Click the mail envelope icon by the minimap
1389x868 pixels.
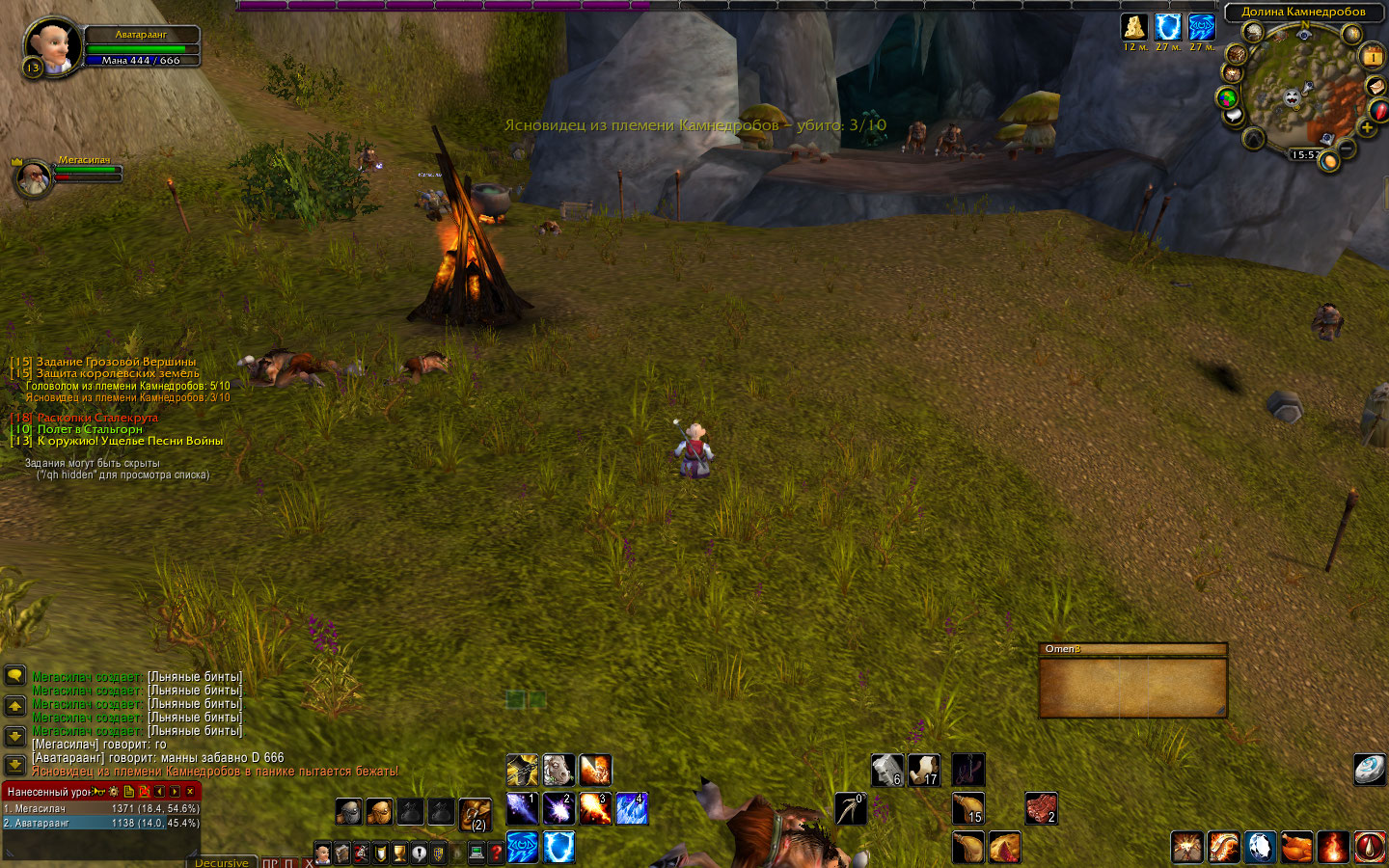click(1376, 87)
